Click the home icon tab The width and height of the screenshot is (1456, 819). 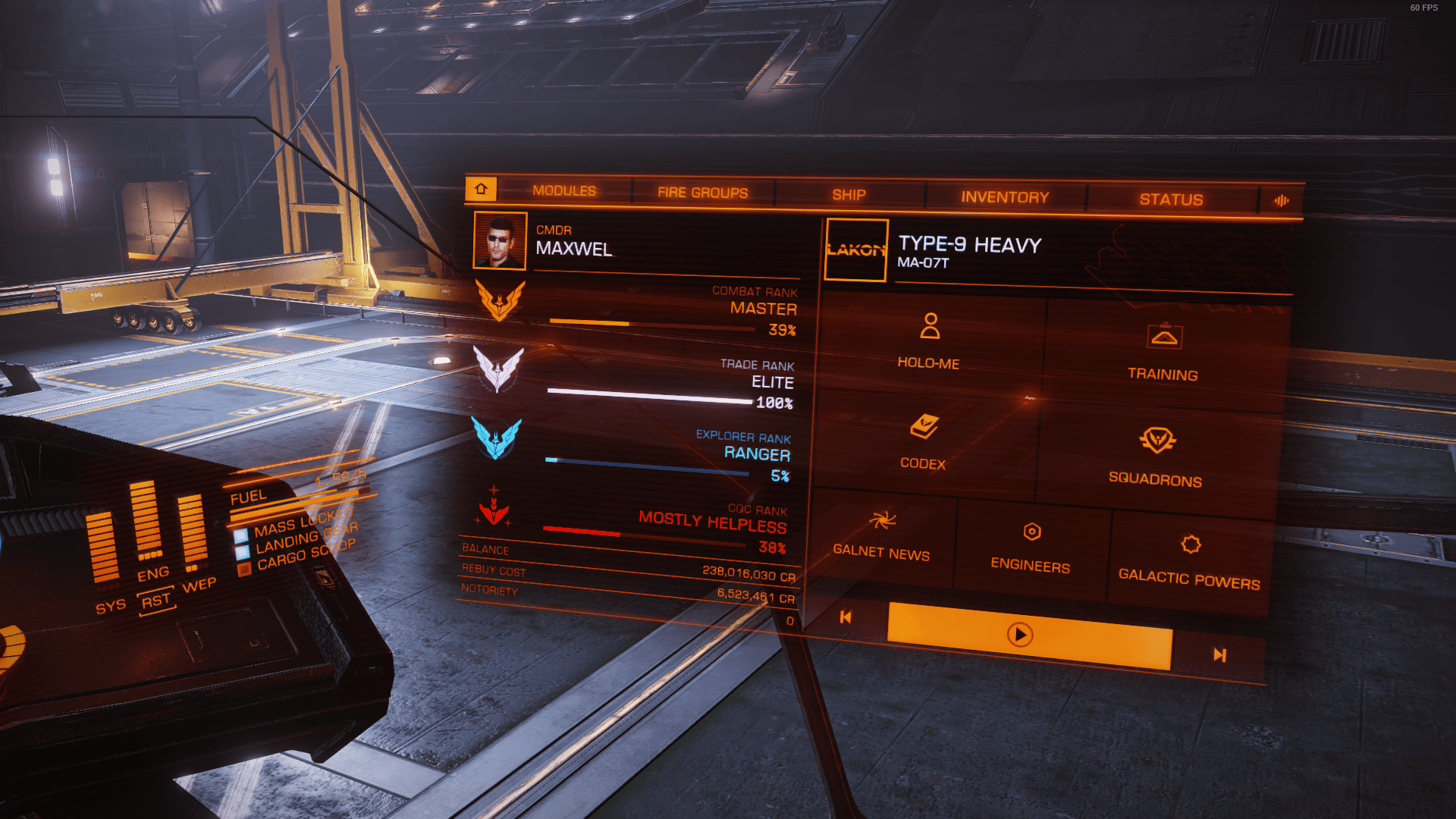(x=481, y=189)
